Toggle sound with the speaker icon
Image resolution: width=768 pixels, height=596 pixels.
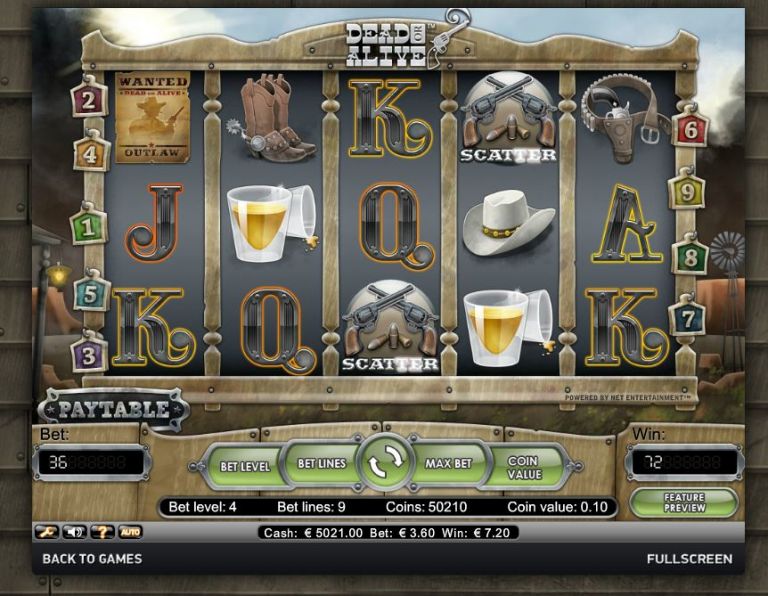pos(72,532)
